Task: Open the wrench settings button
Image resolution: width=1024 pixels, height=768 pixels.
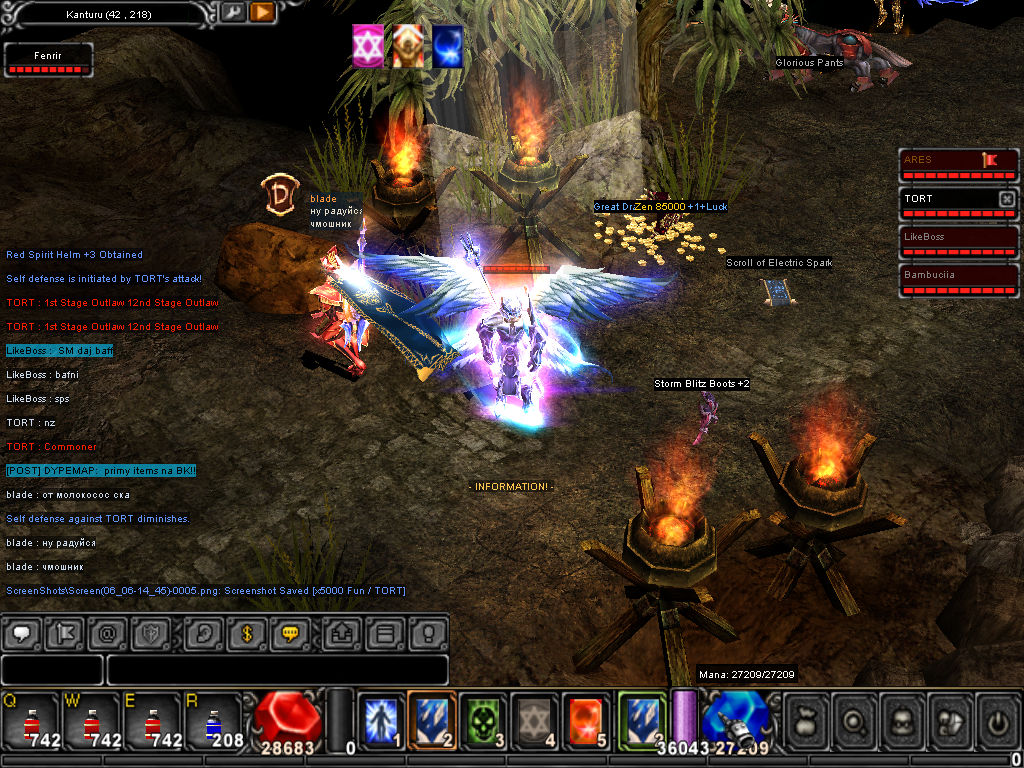Action: [x=232, y=13]
